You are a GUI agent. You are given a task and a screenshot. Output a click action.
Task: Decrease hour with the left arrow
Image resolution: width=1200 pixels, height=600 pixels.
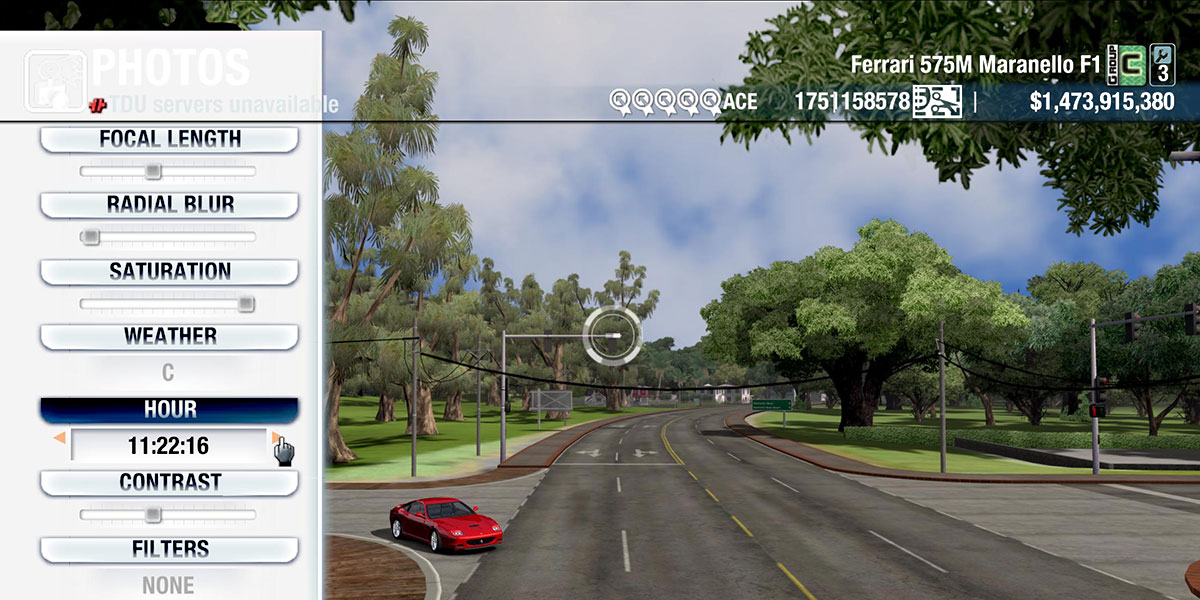pos(60,438)
